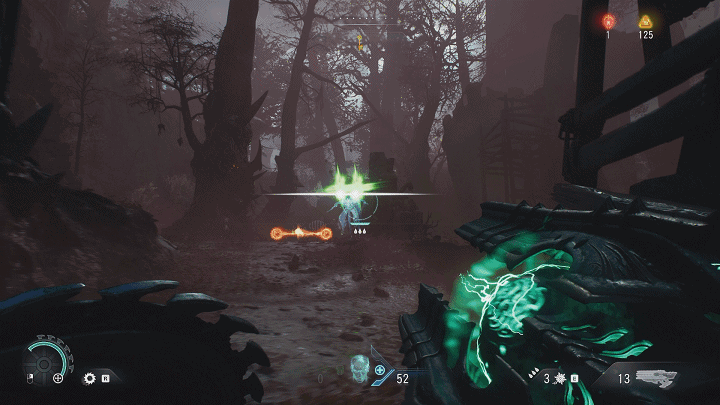Click the yellow triangle currency icon
The width and height of the screenshot is (720, 405).
(x=646, y=21)
